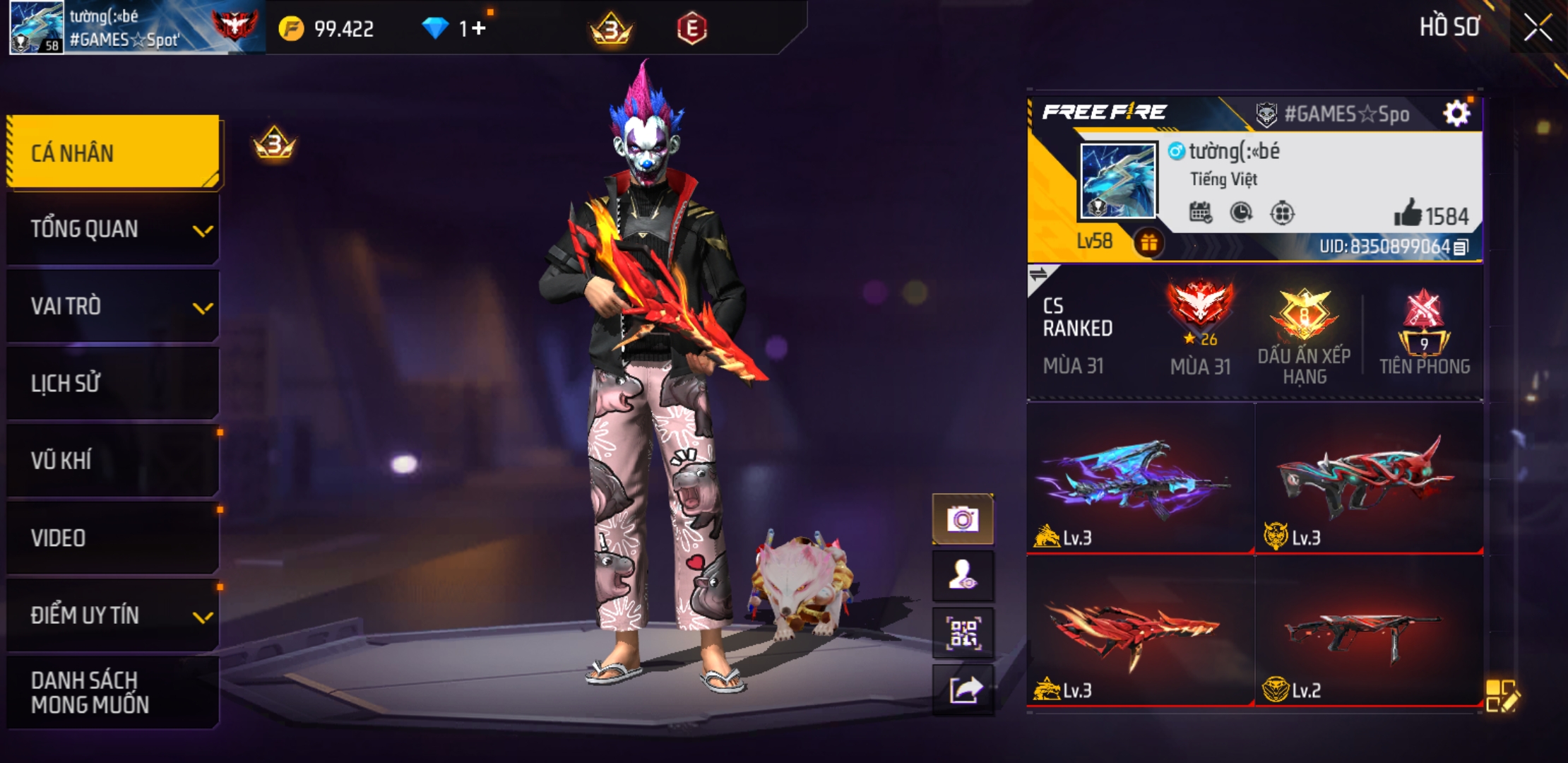Copy the UID number
The width and height of the screenshot is (1568, 763).
(1461, 247)
